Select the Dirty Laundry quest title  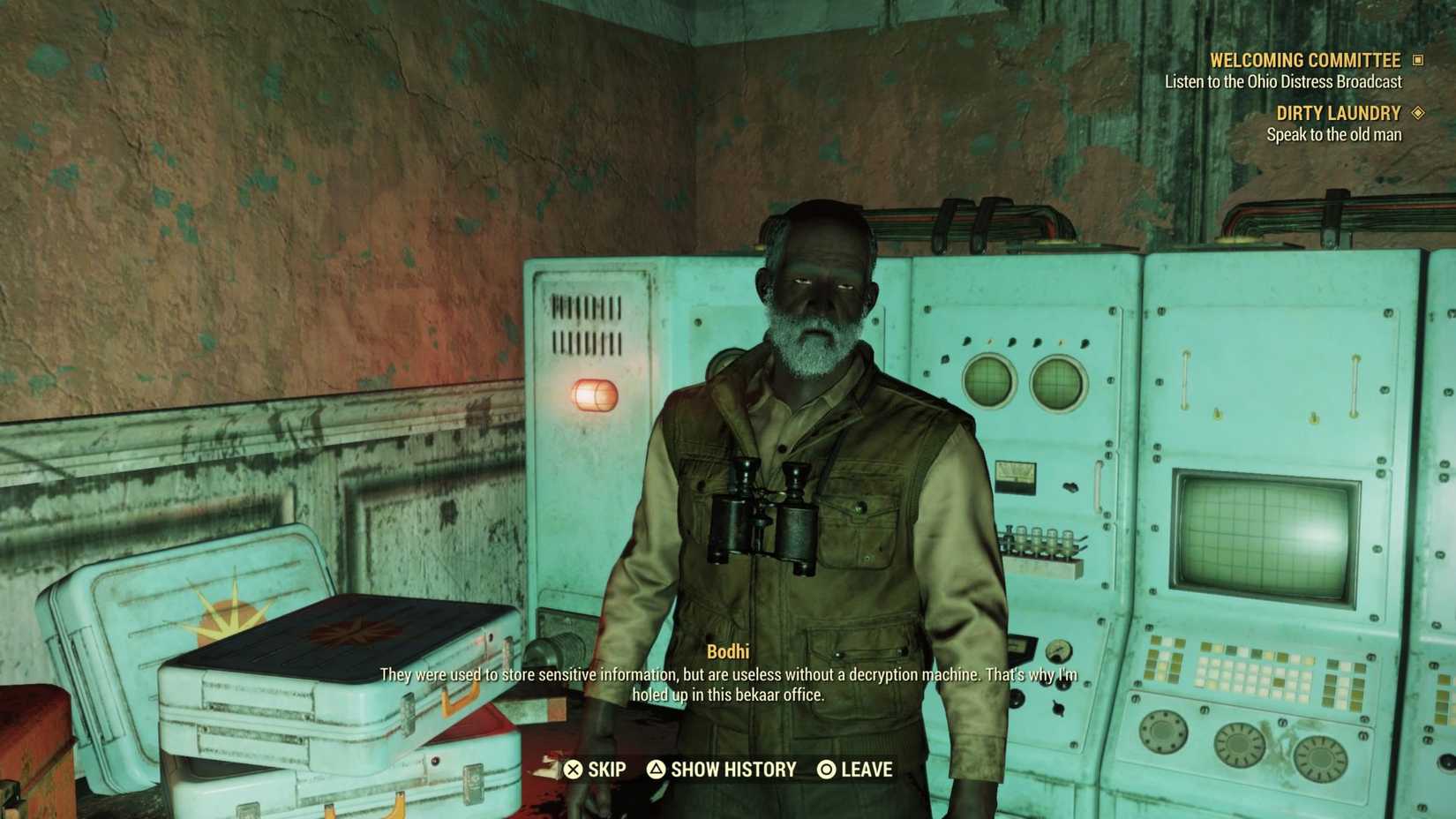coord(1339,113)
